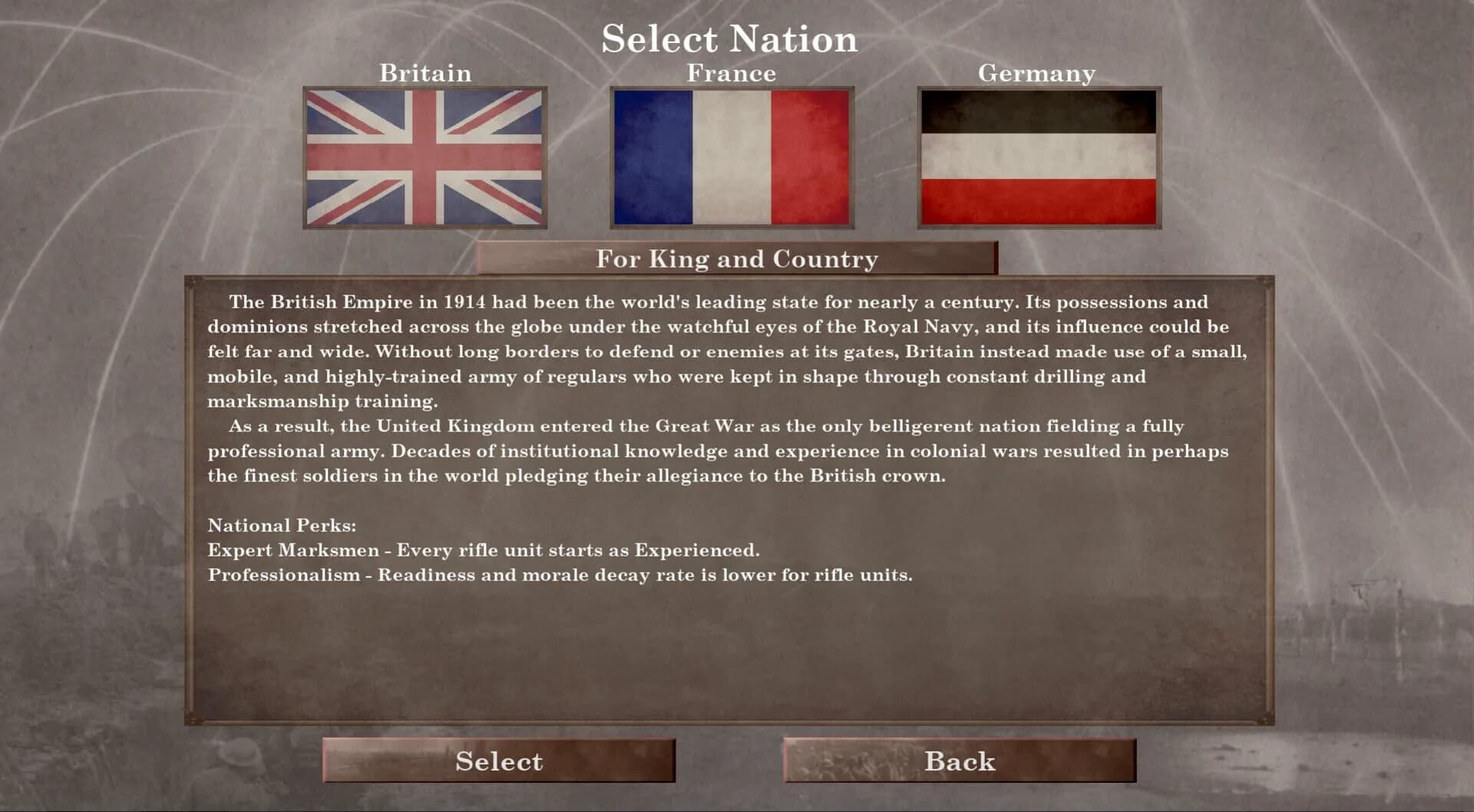The image size is (1474, 812).
Task: Choose the Germany imperial flag
Action: click(x=1038, y=157)
